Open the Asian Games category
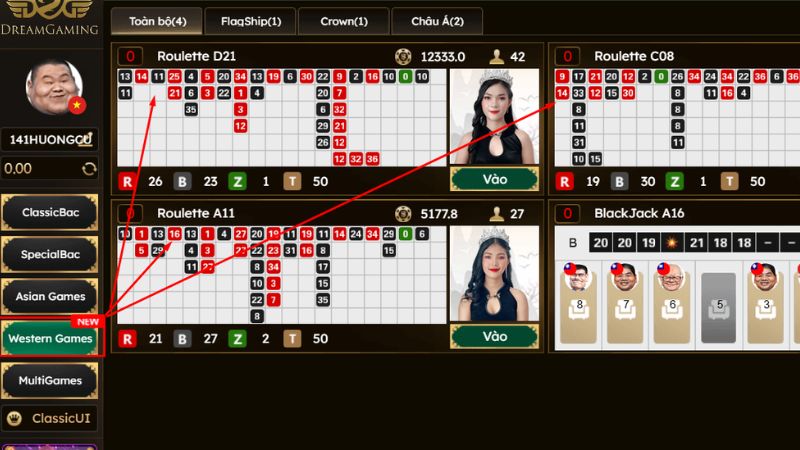This screenshot has width=800, height=450. coord(49,296)
